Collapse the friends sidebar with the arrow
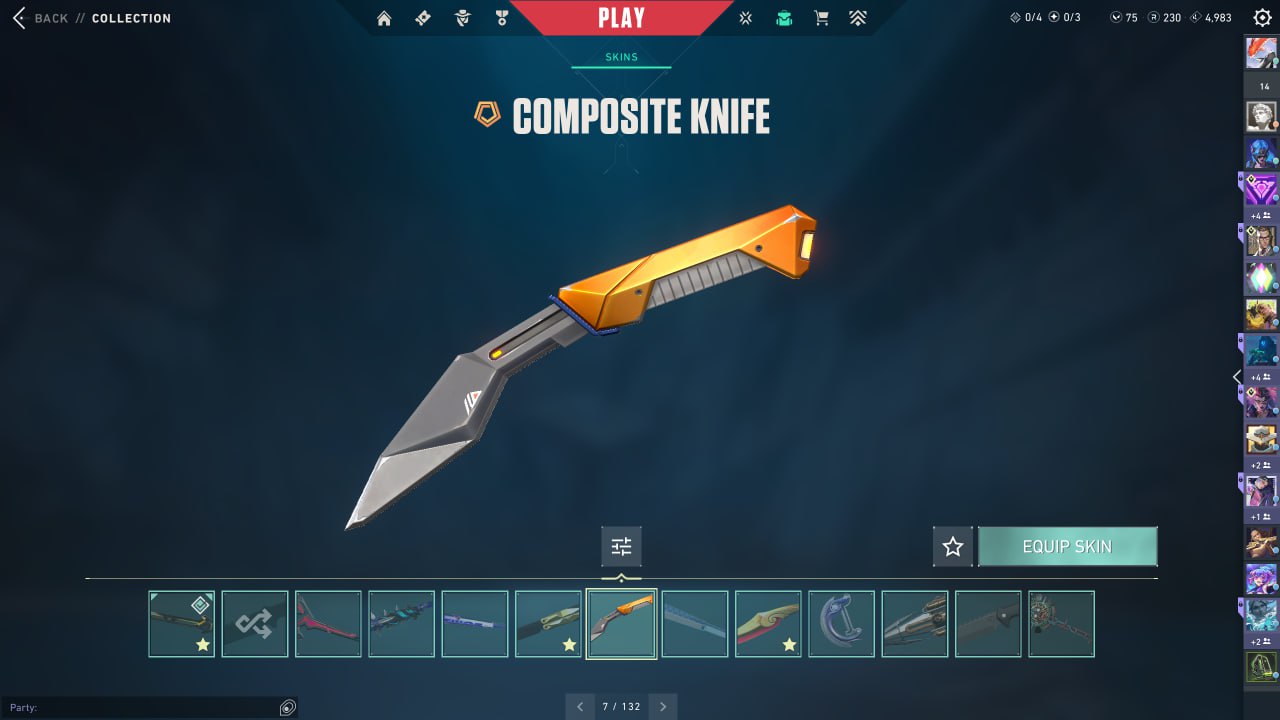Image resolution: width=1280 pixels, height=720 pixels. coord(1237,377)
